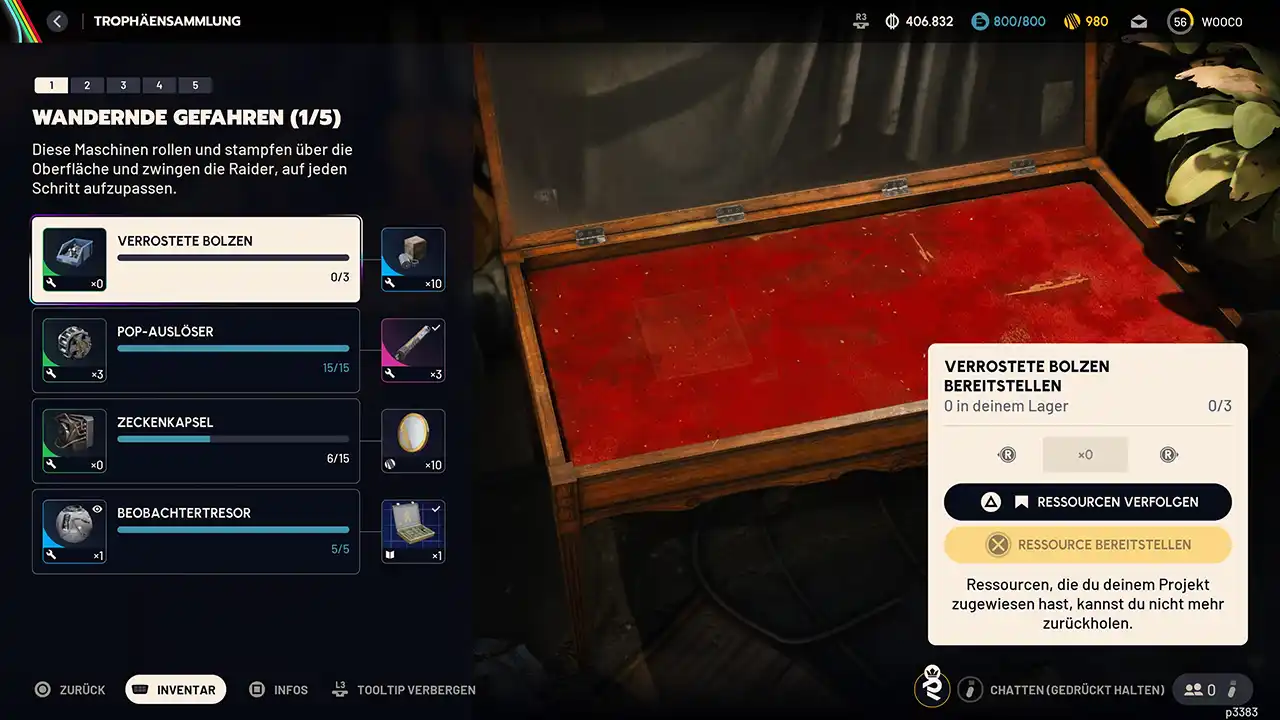This screenshot has width=1280, height=720.
Task: Click the Ressource Bereitstellen button
Action: coord(1088,545)
